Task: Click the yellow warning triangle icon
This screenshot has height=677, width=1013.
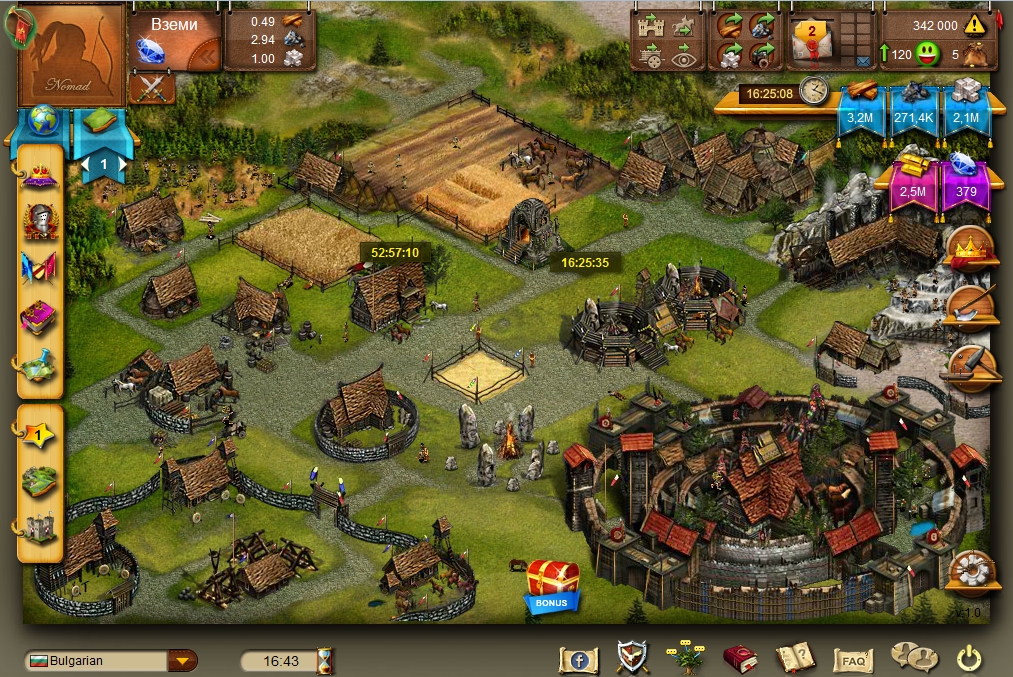Action: click(975, 25)
